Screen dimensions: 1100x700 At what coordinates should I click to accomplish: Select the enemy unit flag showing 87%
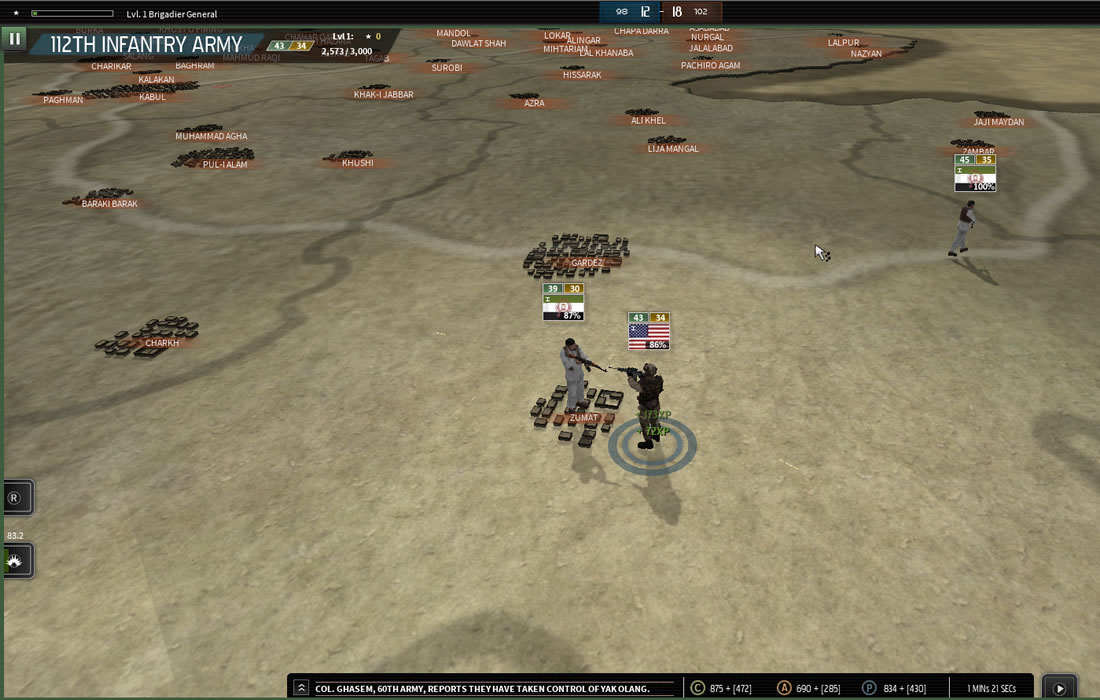pyautogui.click(x=563, y=303)
